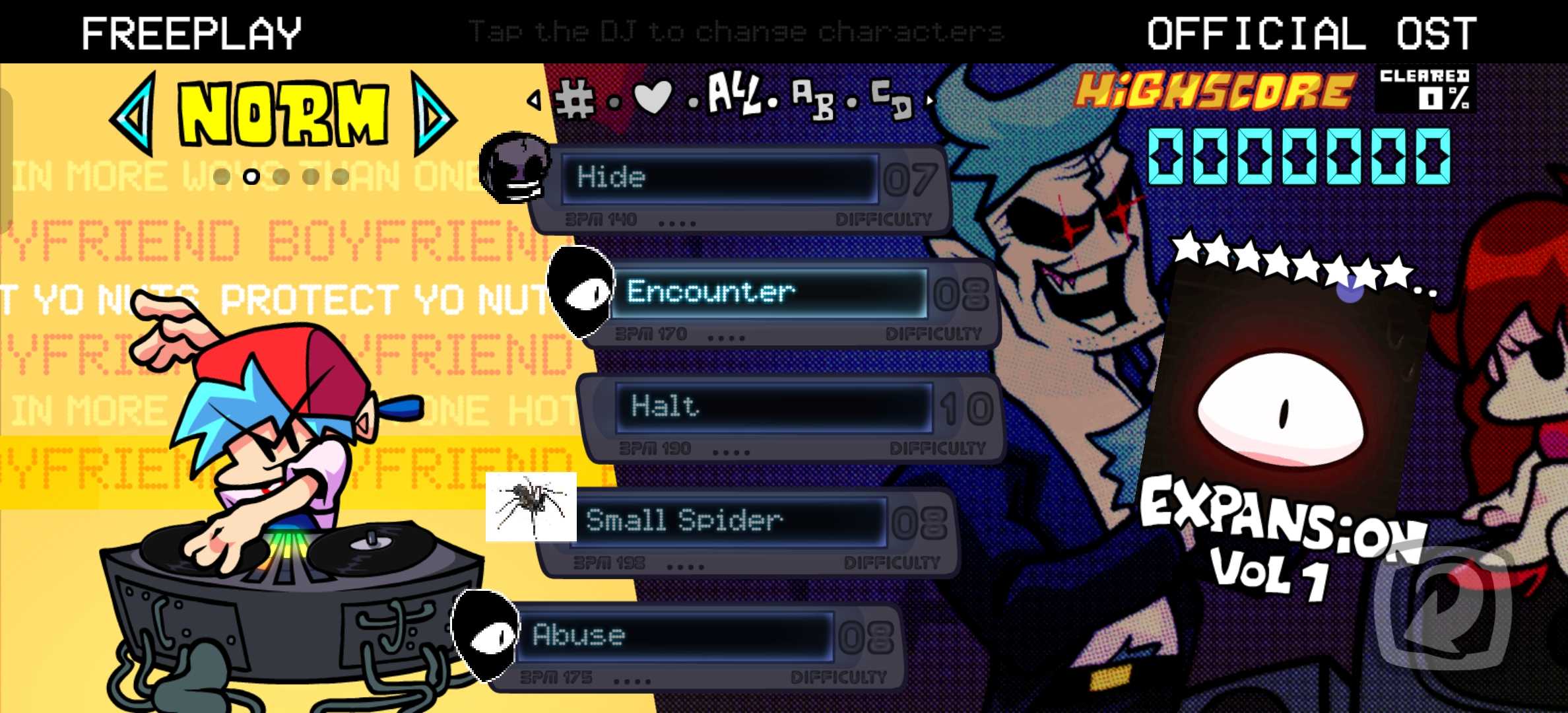Switch to the CD letter filter
This screenshot has width=1568, height=713.
click(891, 99)
